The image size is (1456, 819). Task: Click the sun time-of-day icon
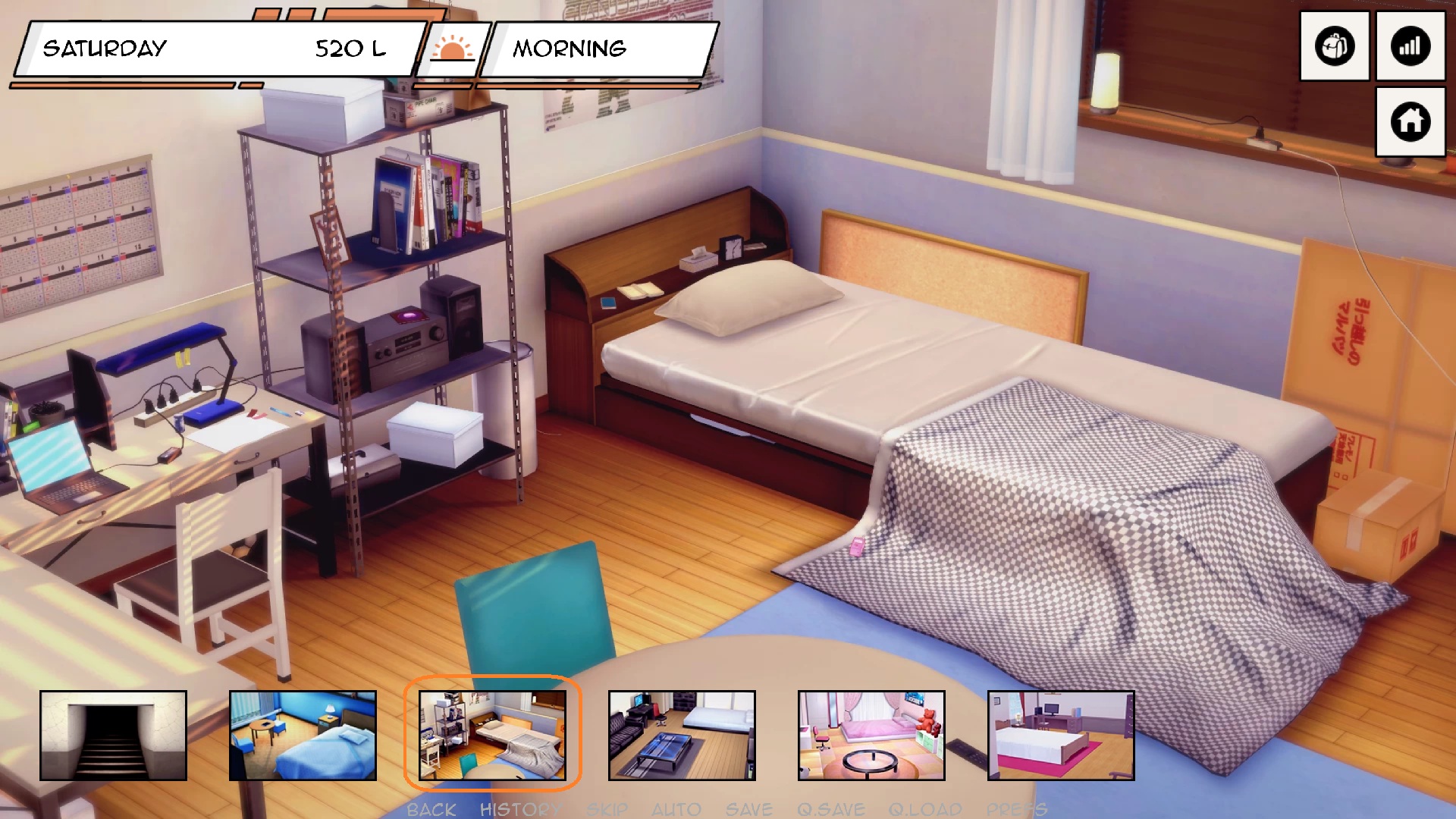[x=452, y=49]
